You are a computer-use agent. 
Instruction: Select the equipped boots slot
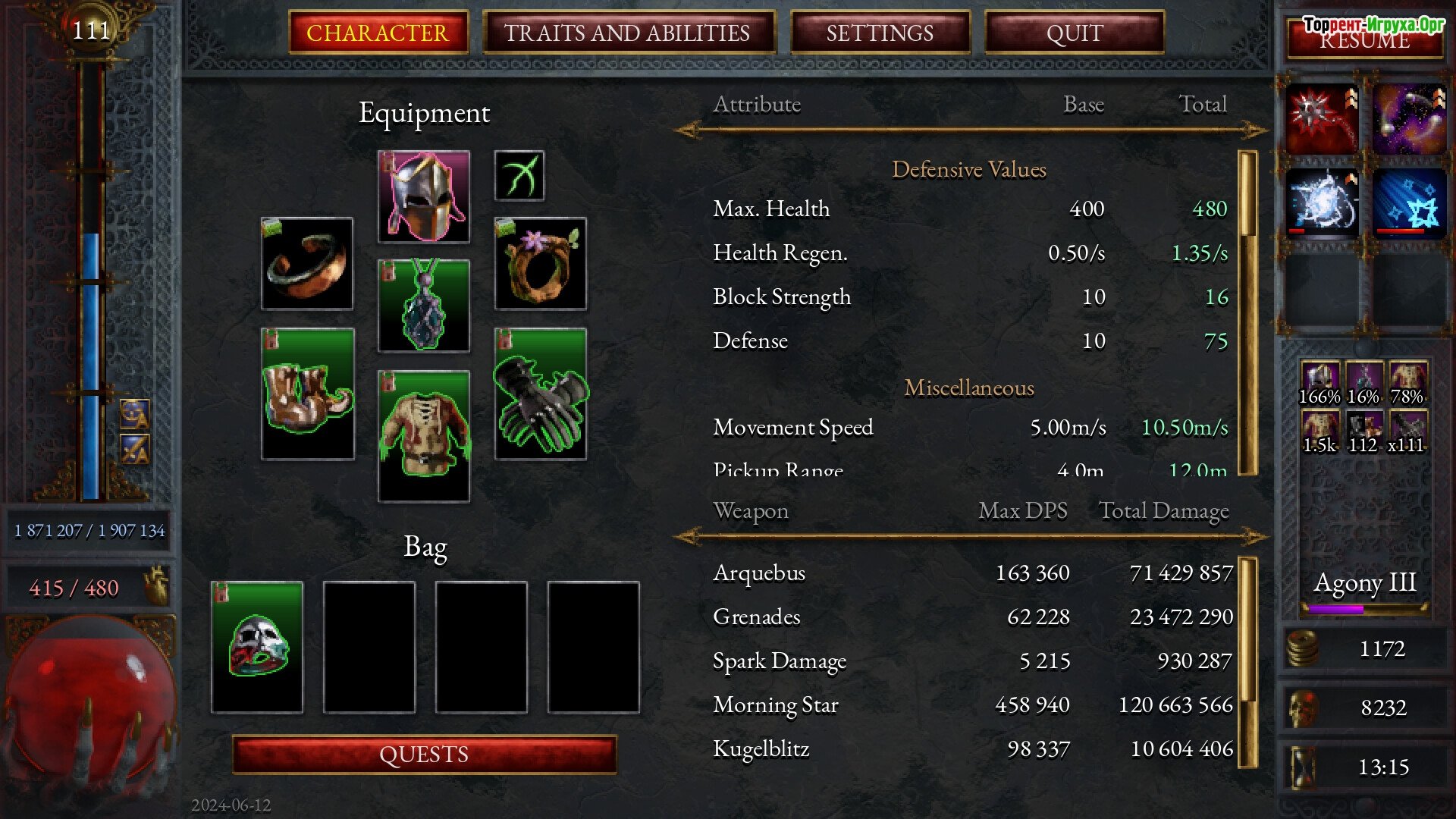(x=307, y=394)
